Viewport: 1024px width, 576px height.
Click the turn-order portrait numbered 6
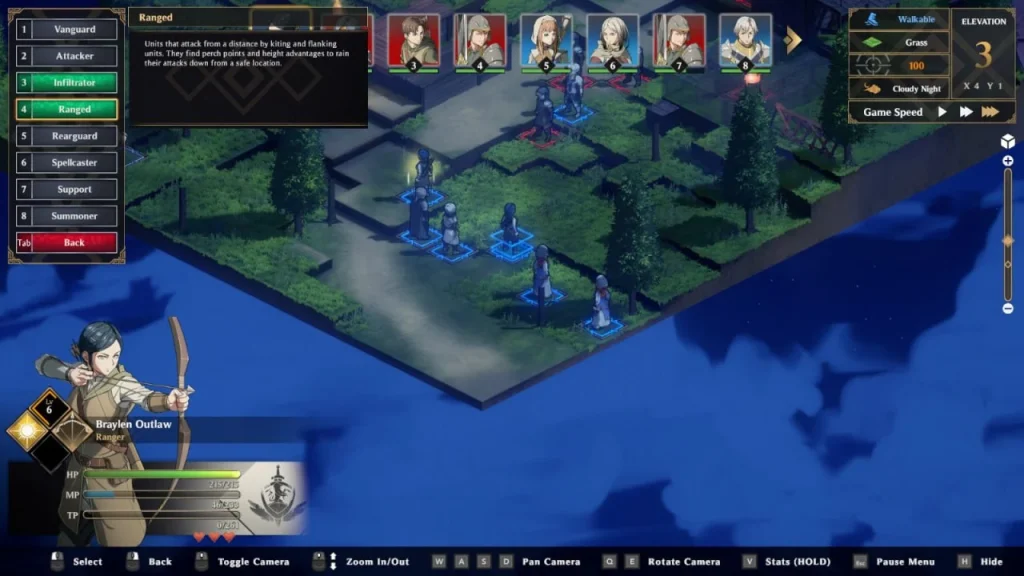point(612,42)
